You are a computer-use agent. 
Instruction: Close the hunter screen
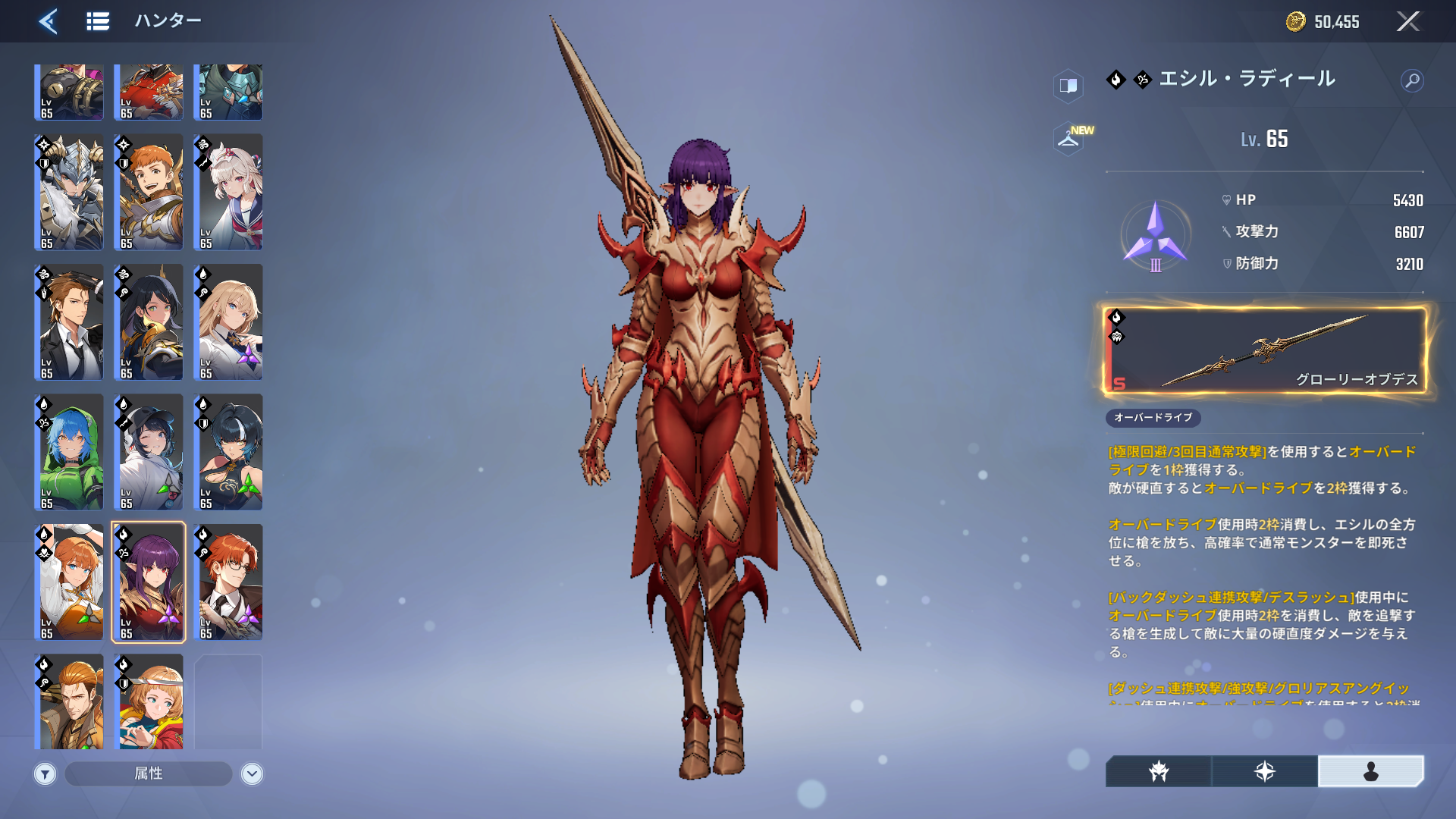pyautogui.click(x=1407, y=21)
